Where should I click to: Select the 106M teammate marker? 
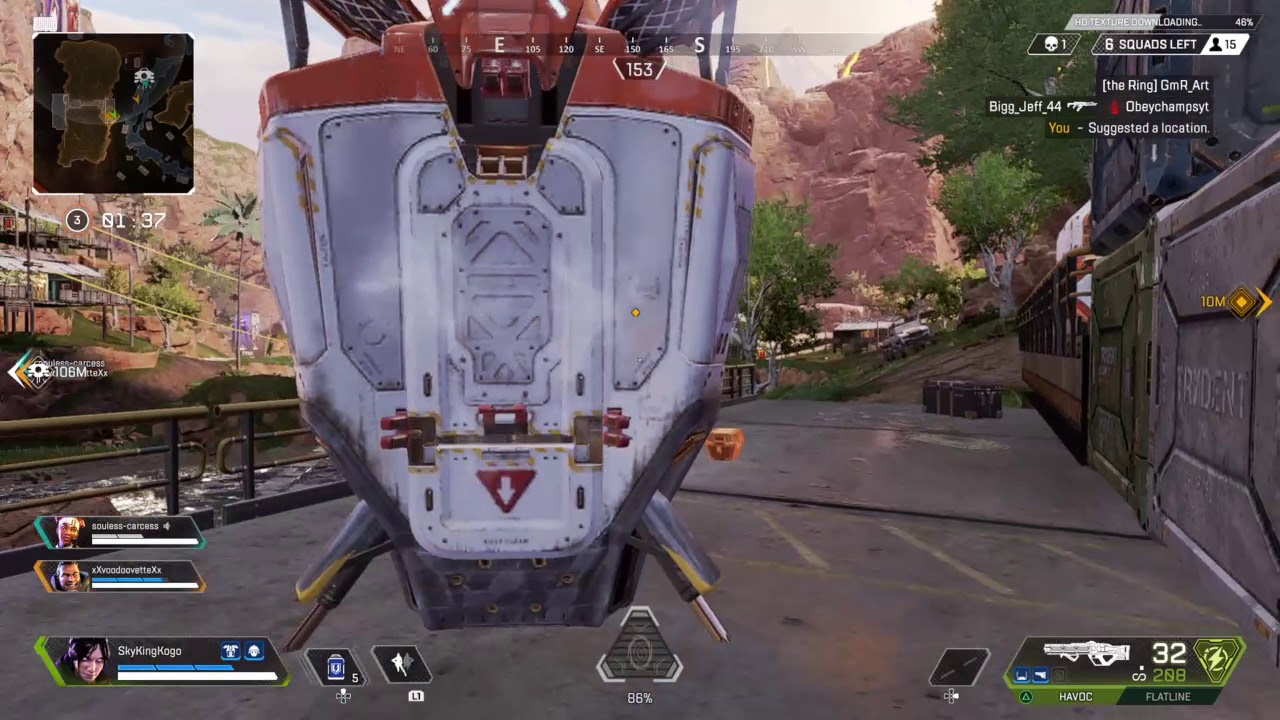point(40,372)
